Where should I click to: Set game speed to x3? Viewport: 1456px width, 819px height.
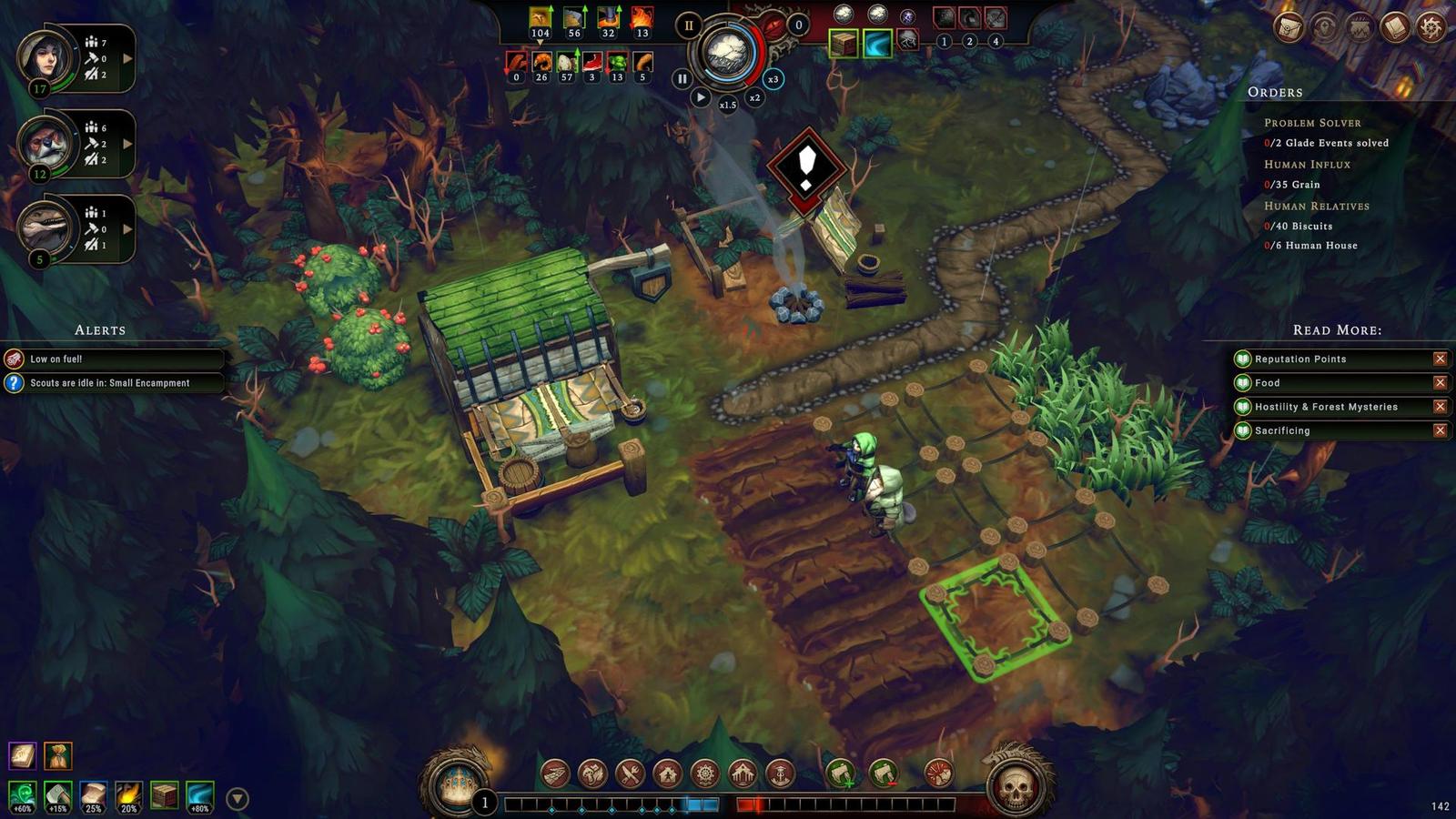pos(773,79)
